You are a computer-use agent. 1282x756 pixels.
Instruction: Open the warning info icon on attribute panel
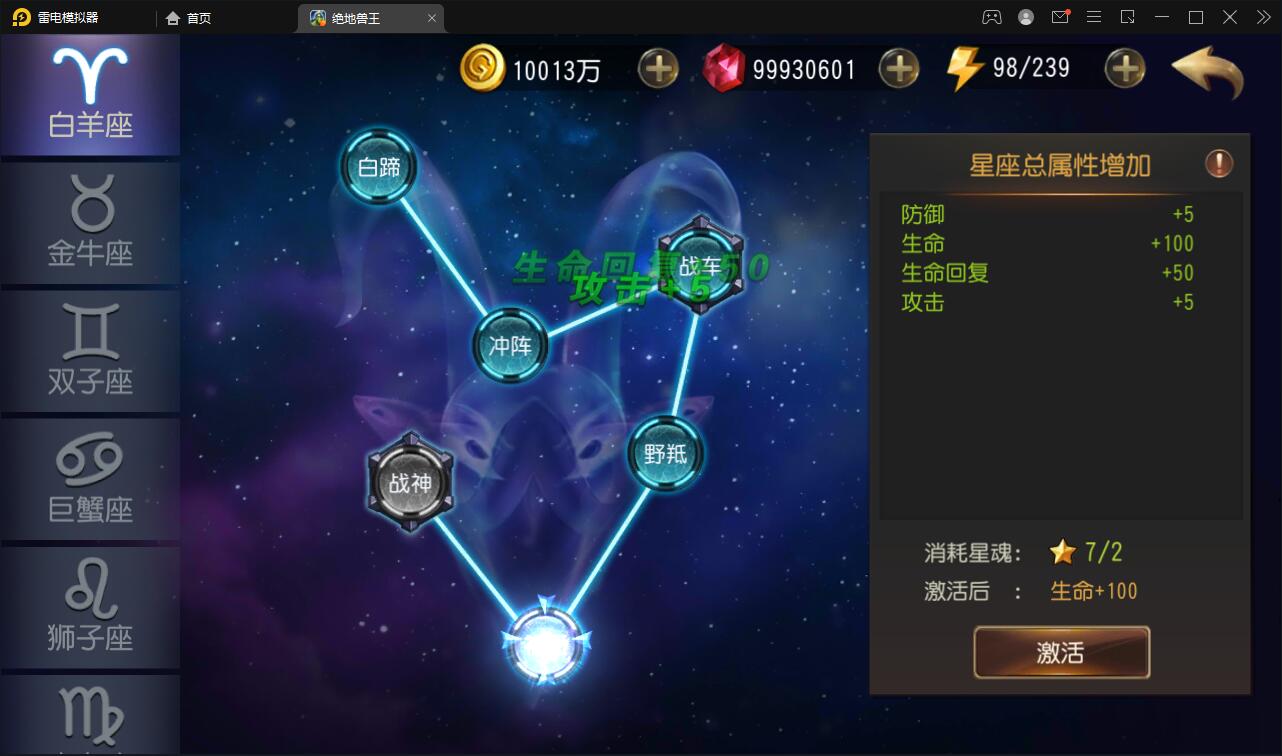click(x=1219, y=164)
